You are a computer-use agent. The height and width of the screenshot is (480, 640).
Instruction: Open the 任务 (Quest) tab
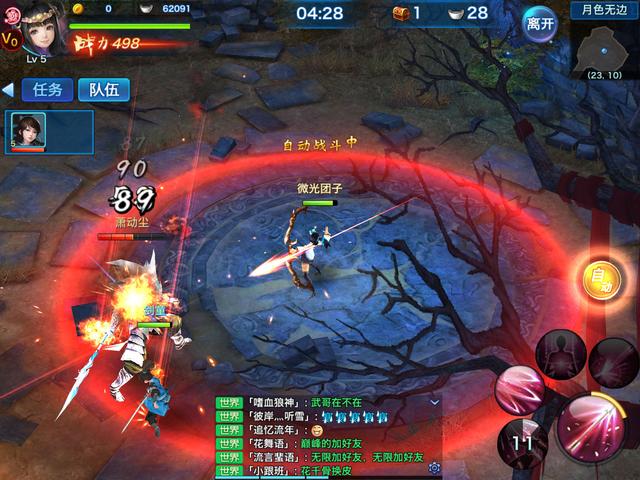[47, 89]
